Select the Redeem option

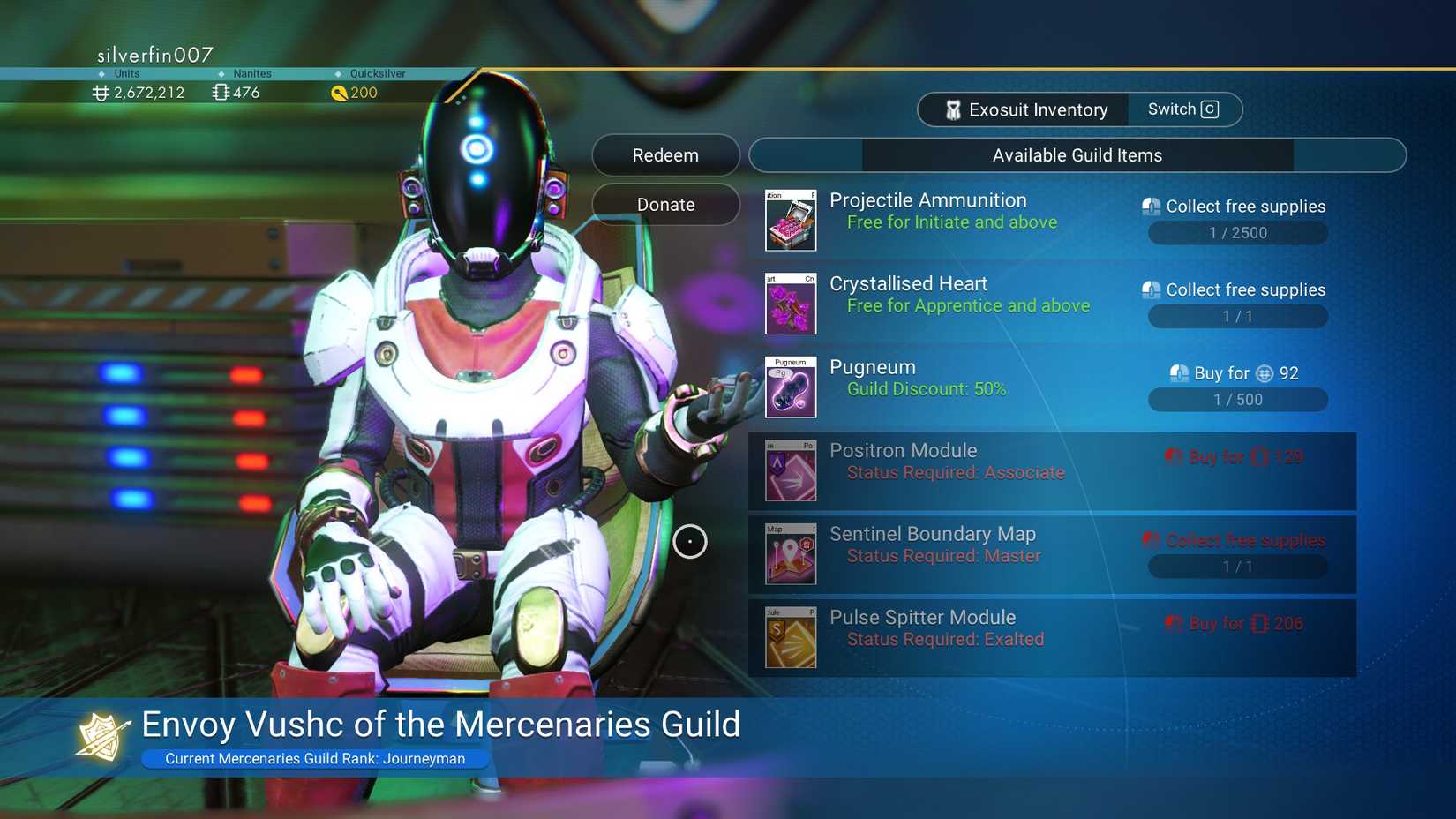665,154
